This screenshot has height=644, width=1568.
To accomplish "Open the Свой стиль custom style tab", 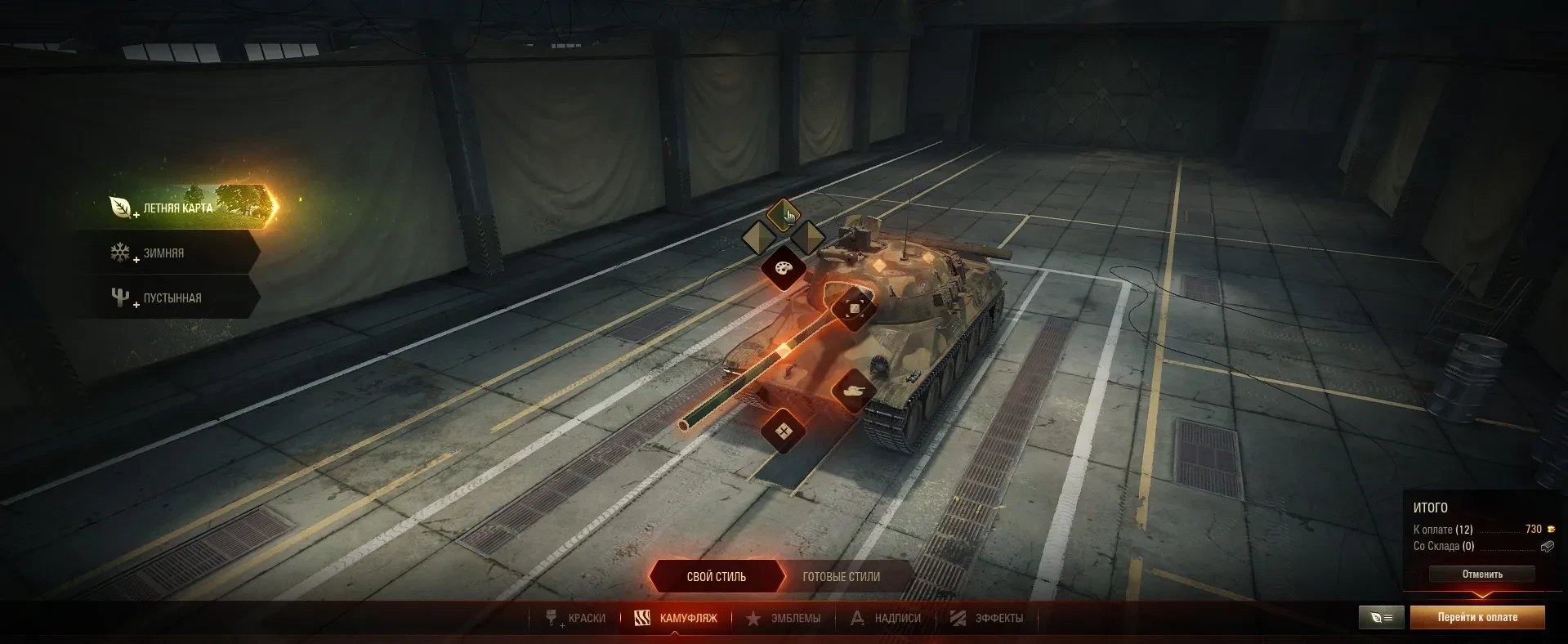I will click(716, 577).
